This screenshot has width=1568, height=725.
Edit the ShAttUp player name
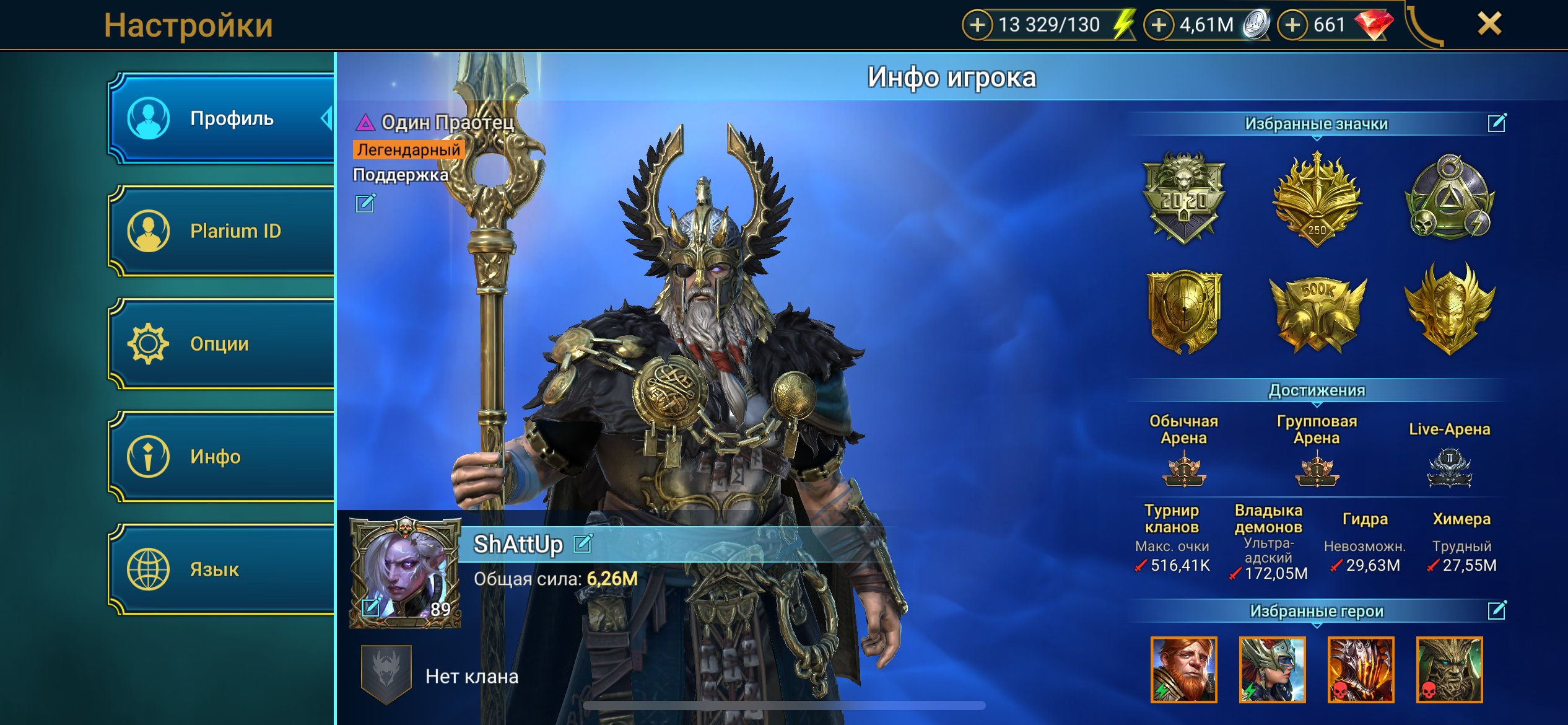(583, 543)
